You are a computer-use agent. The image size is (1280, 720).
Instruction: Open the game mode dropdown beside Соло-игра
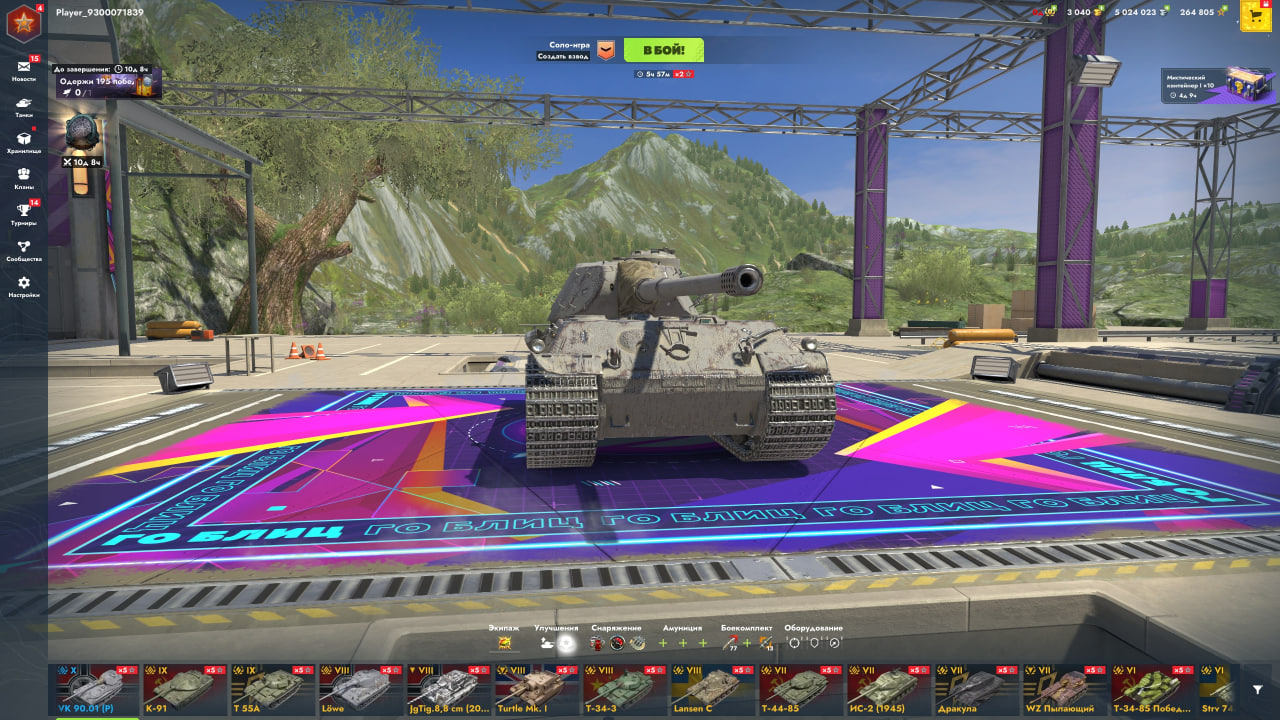tap(606, 50)
